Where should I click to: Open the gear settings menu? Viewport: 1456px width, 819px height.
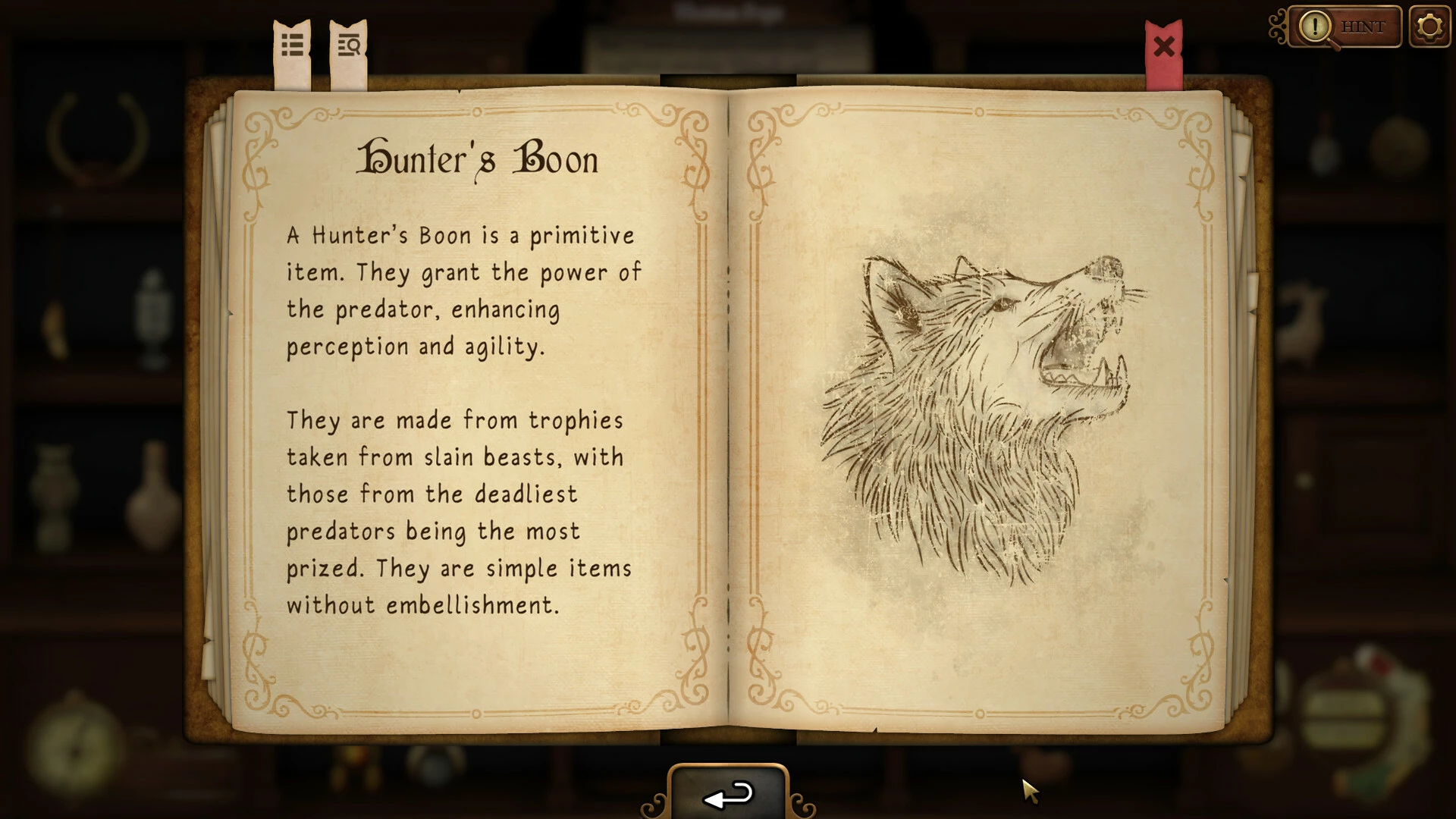click(1429, 27)
